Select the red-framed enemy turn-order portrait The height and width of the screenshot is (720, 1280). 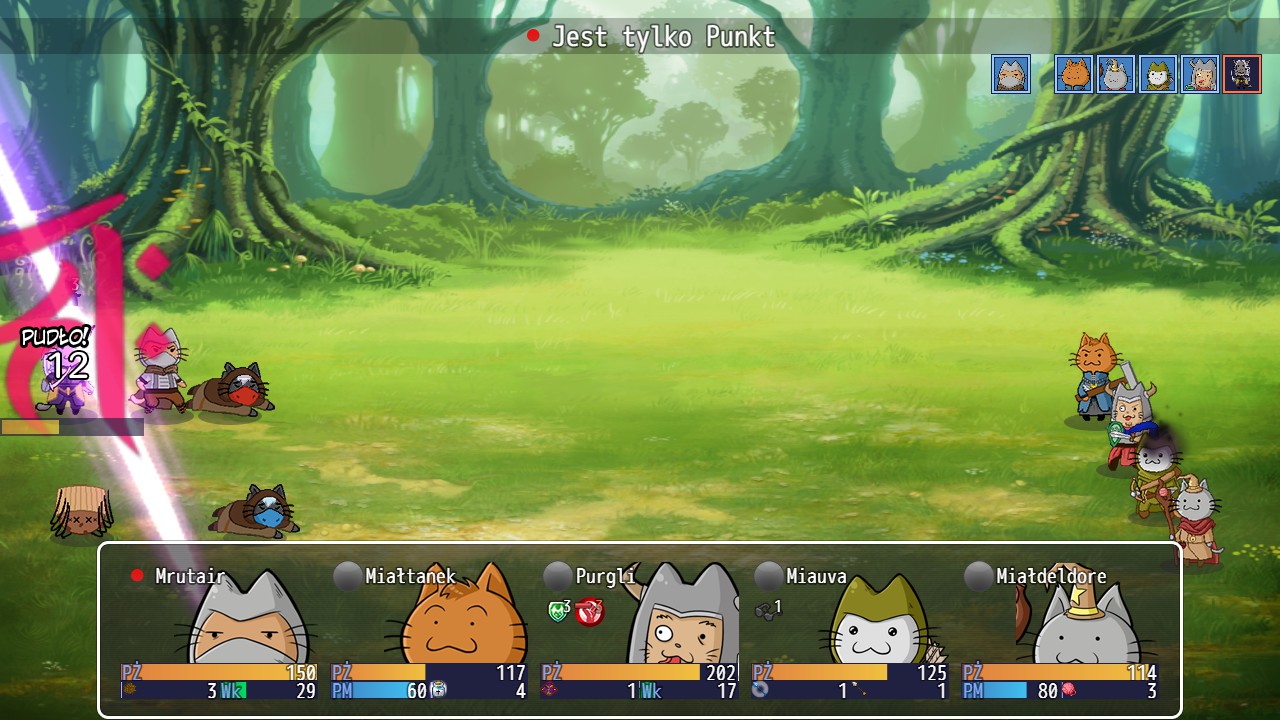tap(1242, 74)
